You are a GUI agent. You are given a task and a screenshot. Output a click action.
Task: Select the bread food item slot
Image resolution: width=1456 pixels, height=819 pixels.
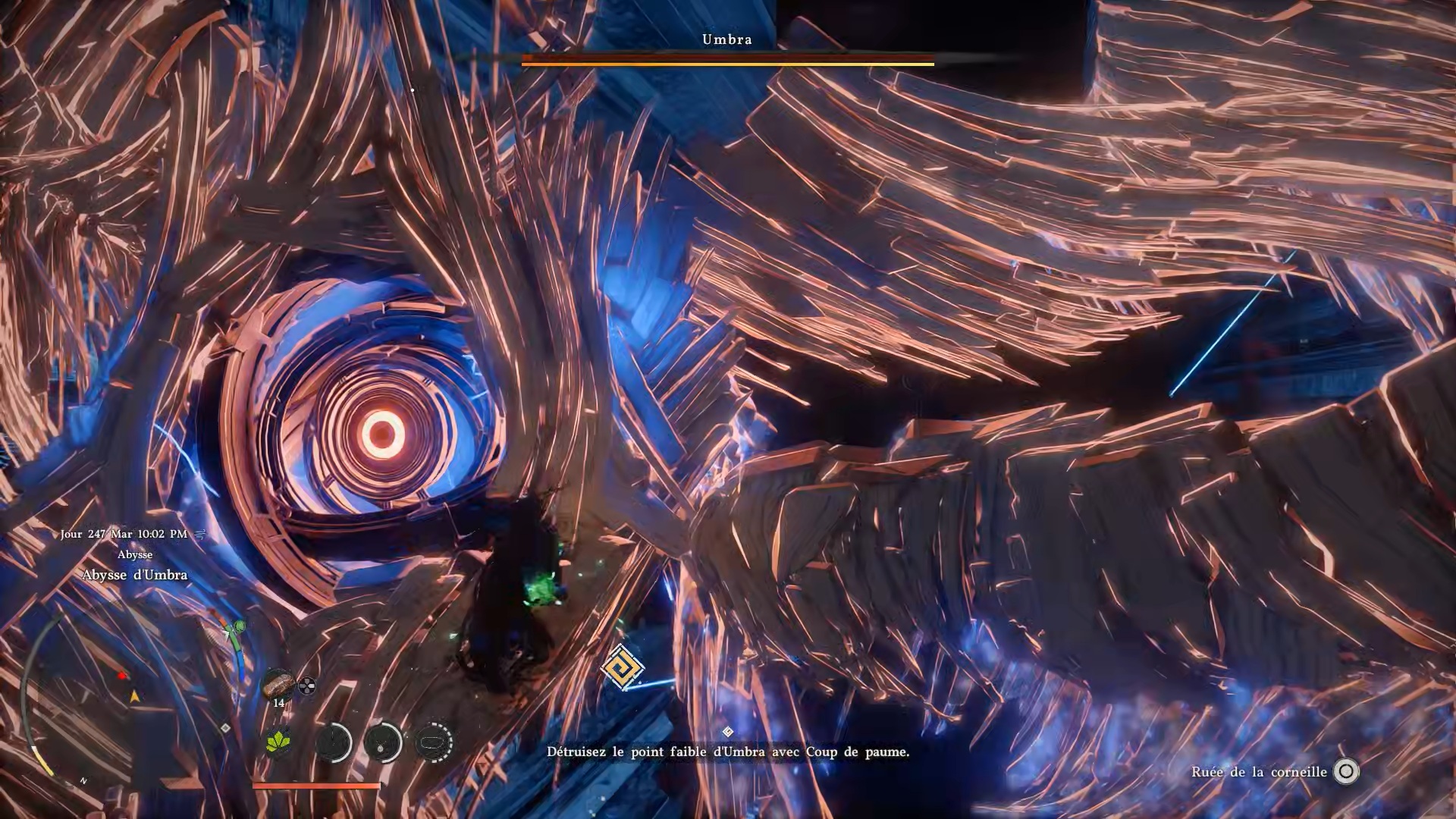pos(278,684)
